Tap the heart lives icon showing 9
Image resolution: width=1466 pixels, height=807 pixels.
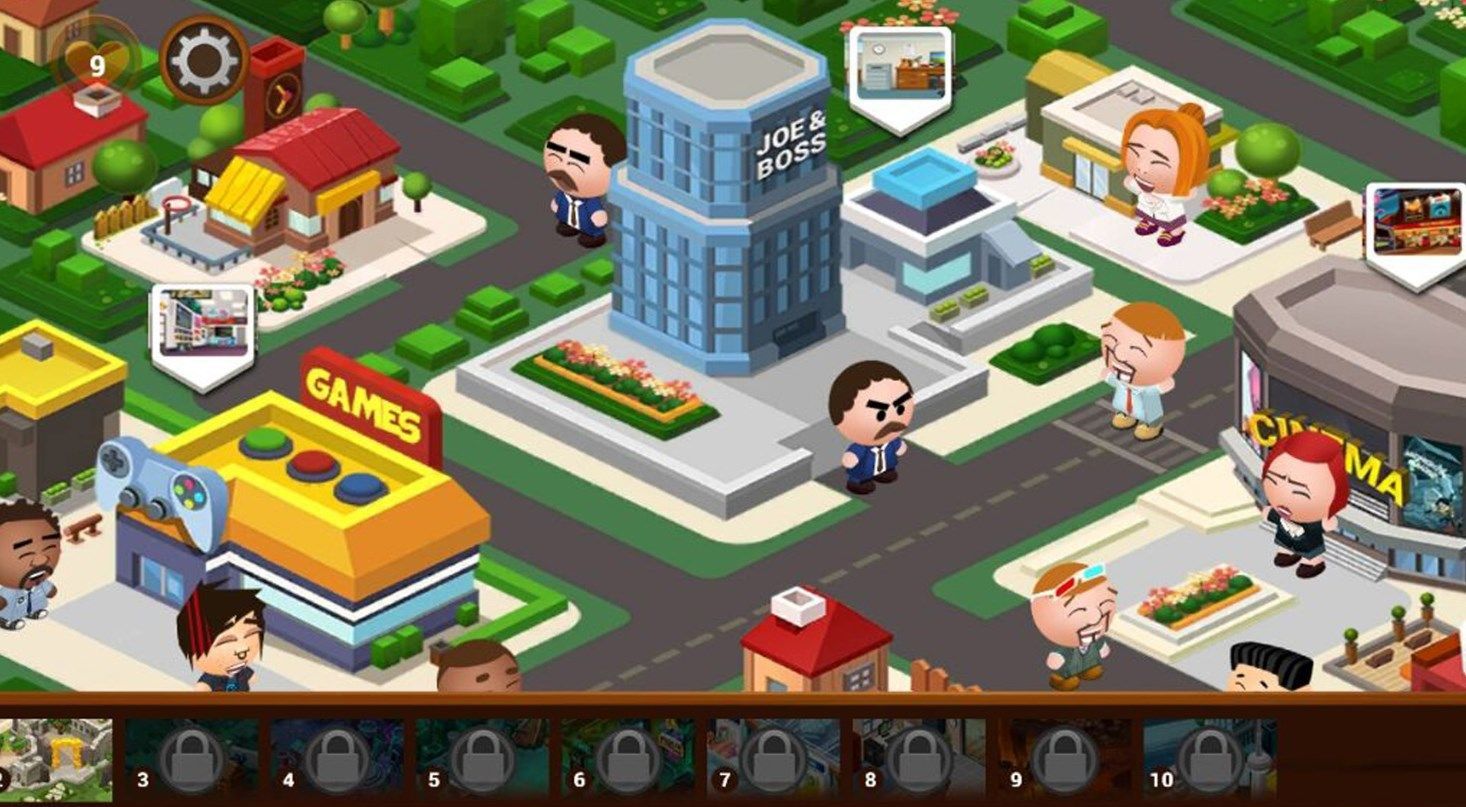click(96, 62)
